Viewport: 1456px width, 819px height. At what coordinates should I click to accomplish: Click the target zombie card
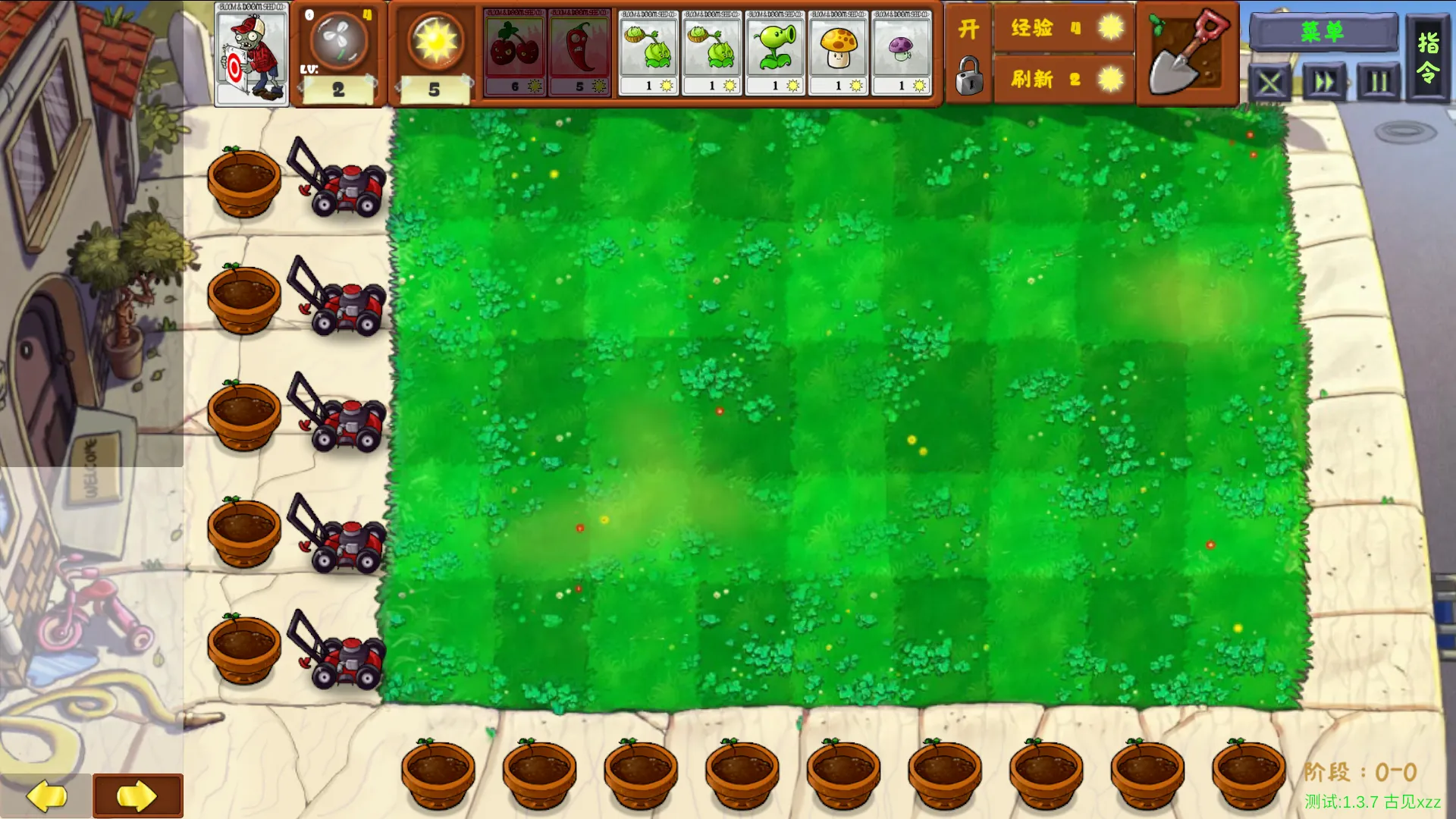tap(251, 55)
